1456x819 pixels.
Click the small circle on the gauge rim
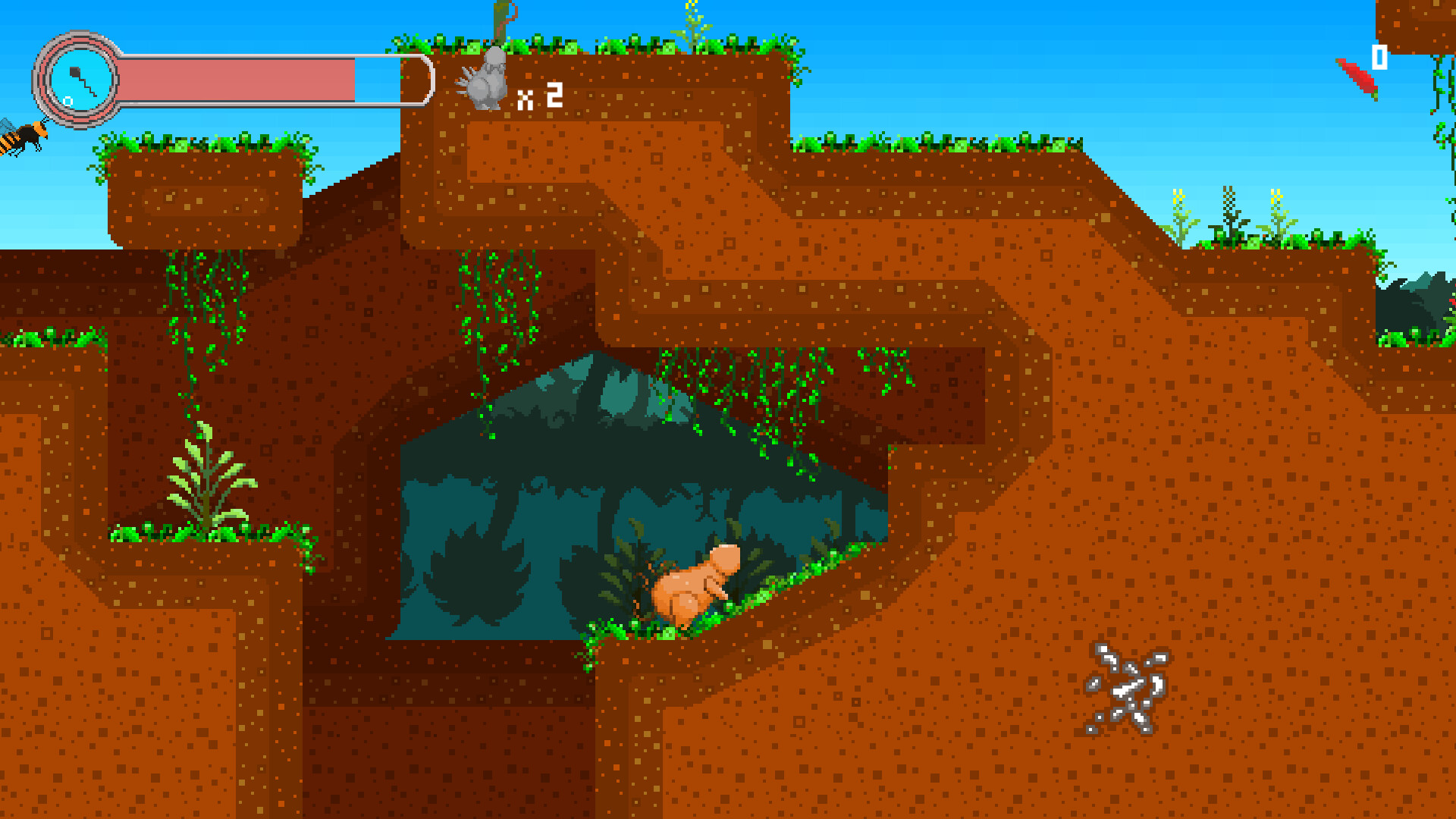coord(67,100)
